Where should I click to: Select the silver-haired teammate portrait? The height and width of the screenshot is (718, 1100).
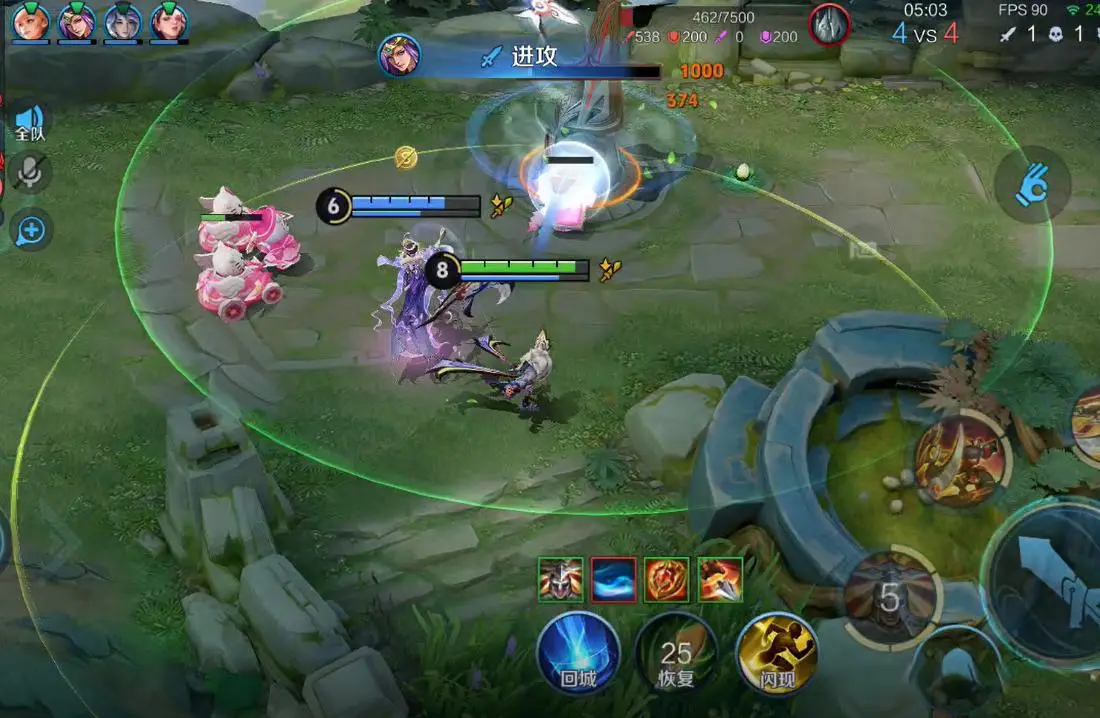[123, 21]
